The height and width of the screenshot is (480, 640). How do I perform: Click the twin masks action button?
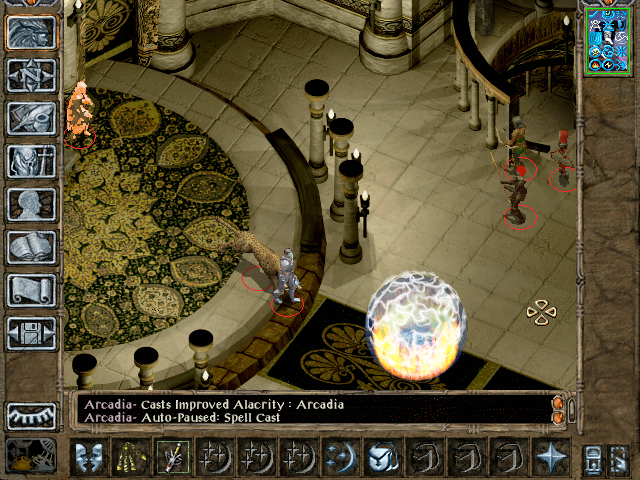point(88,457)
